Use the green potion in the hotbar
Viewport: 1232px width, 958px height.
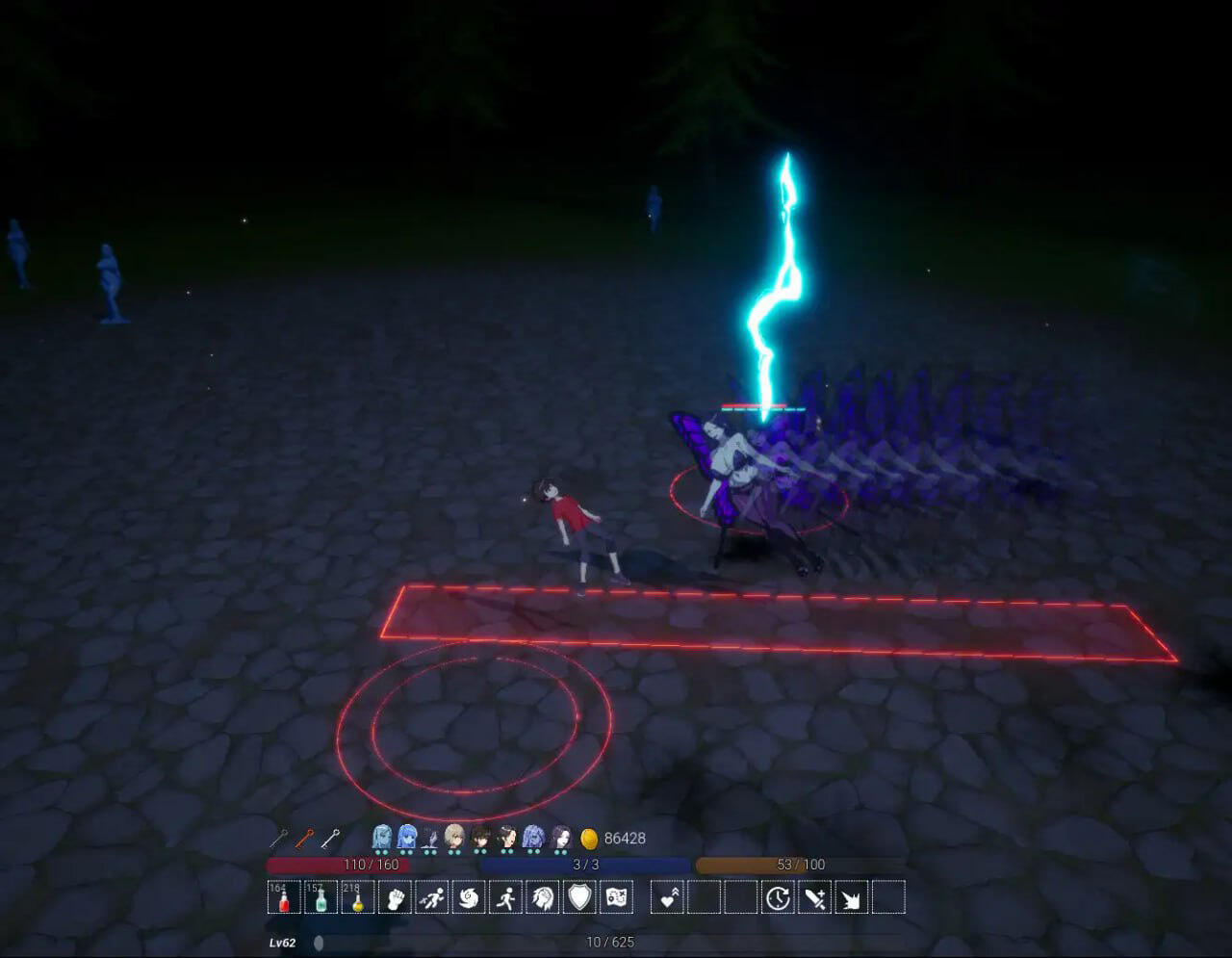[x=321, y=897]
